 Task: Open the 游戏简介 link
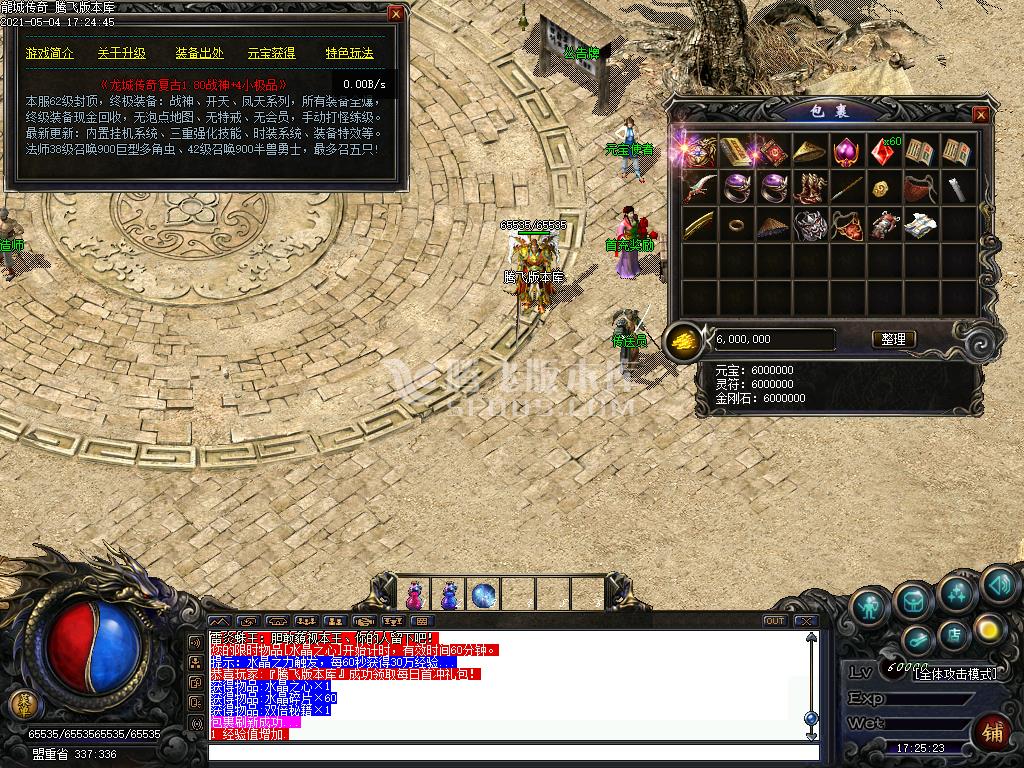pyautogui.click(x=50, y=53)
